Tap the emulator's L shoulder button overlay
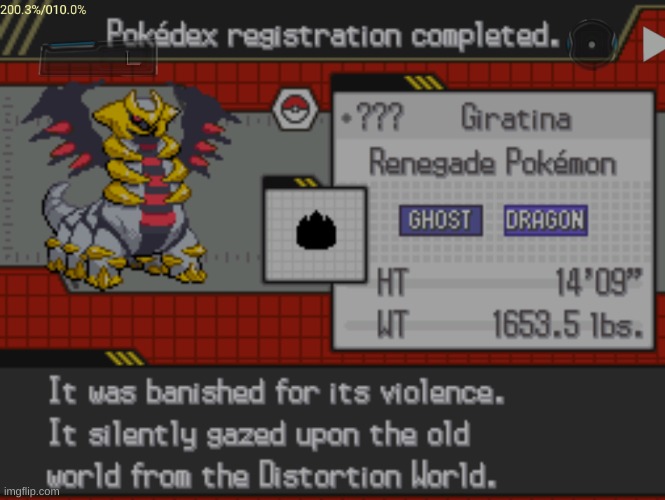The height and width of the screenshot is (500, 665). click(x=98, y=56)
